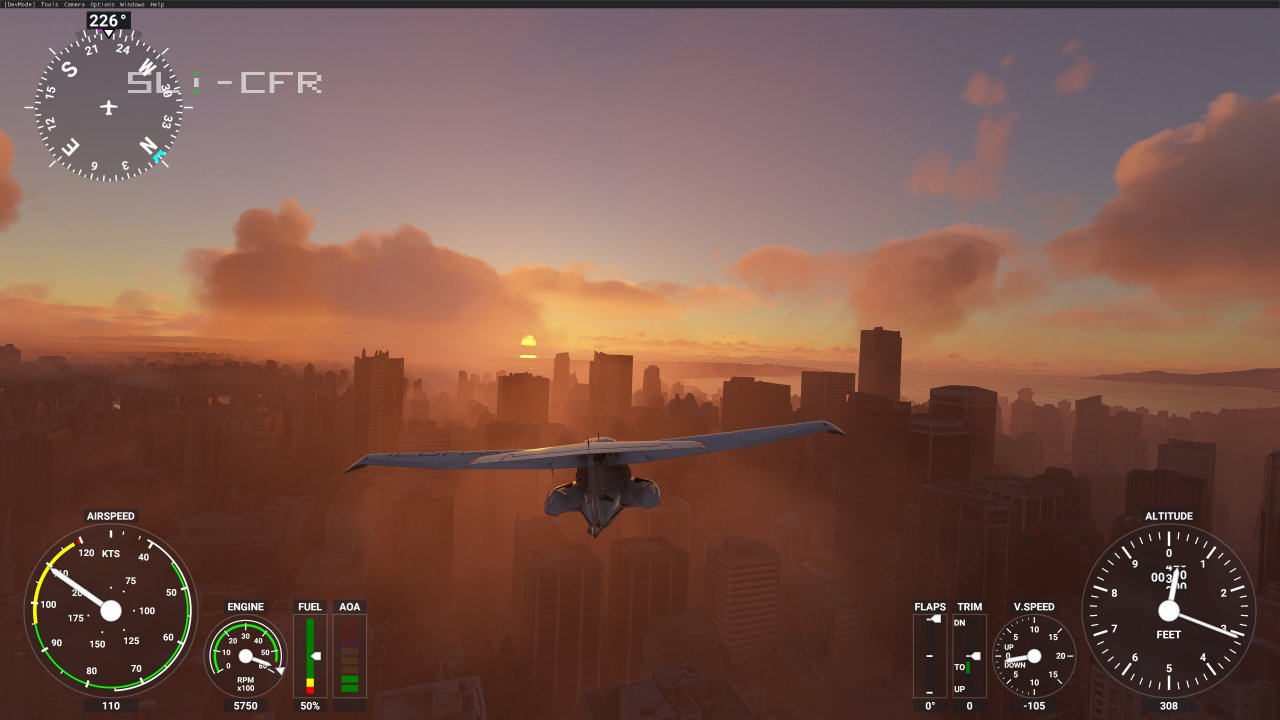Open the Camera menu
Viewport: 1280px width, 720px height.
coord(75,4)
